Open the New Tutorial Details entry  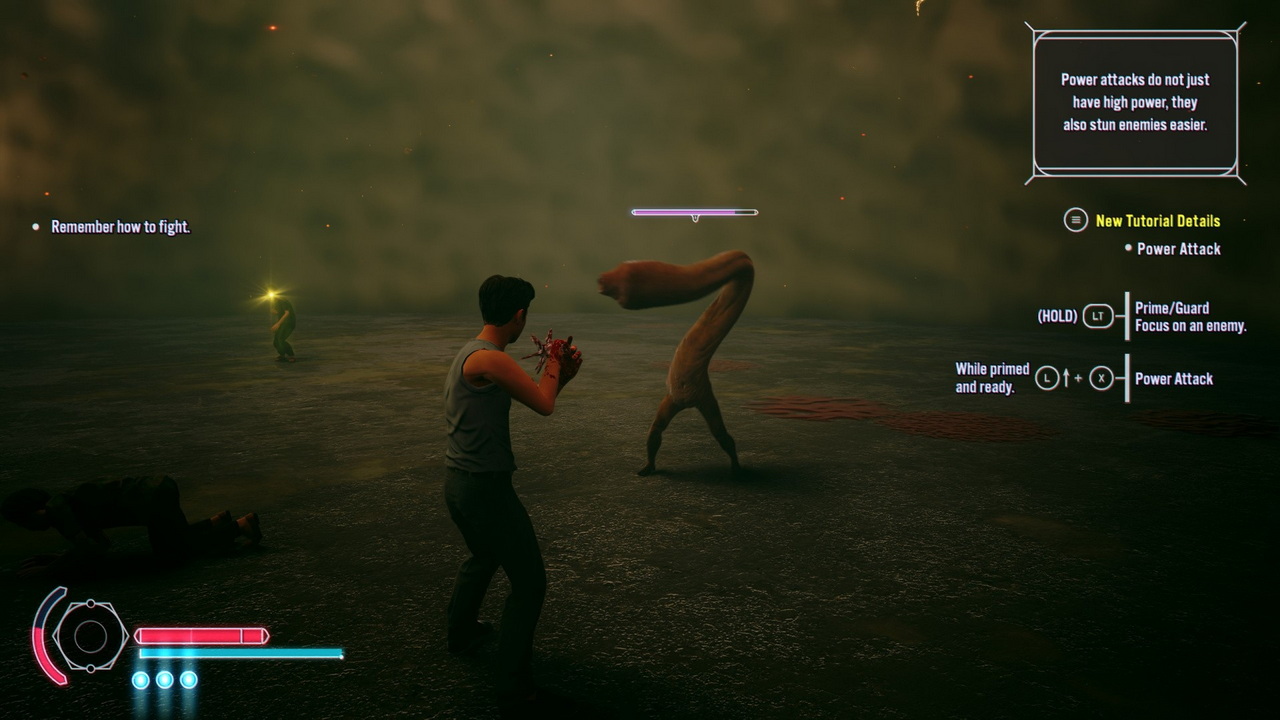coord(1157,221)
